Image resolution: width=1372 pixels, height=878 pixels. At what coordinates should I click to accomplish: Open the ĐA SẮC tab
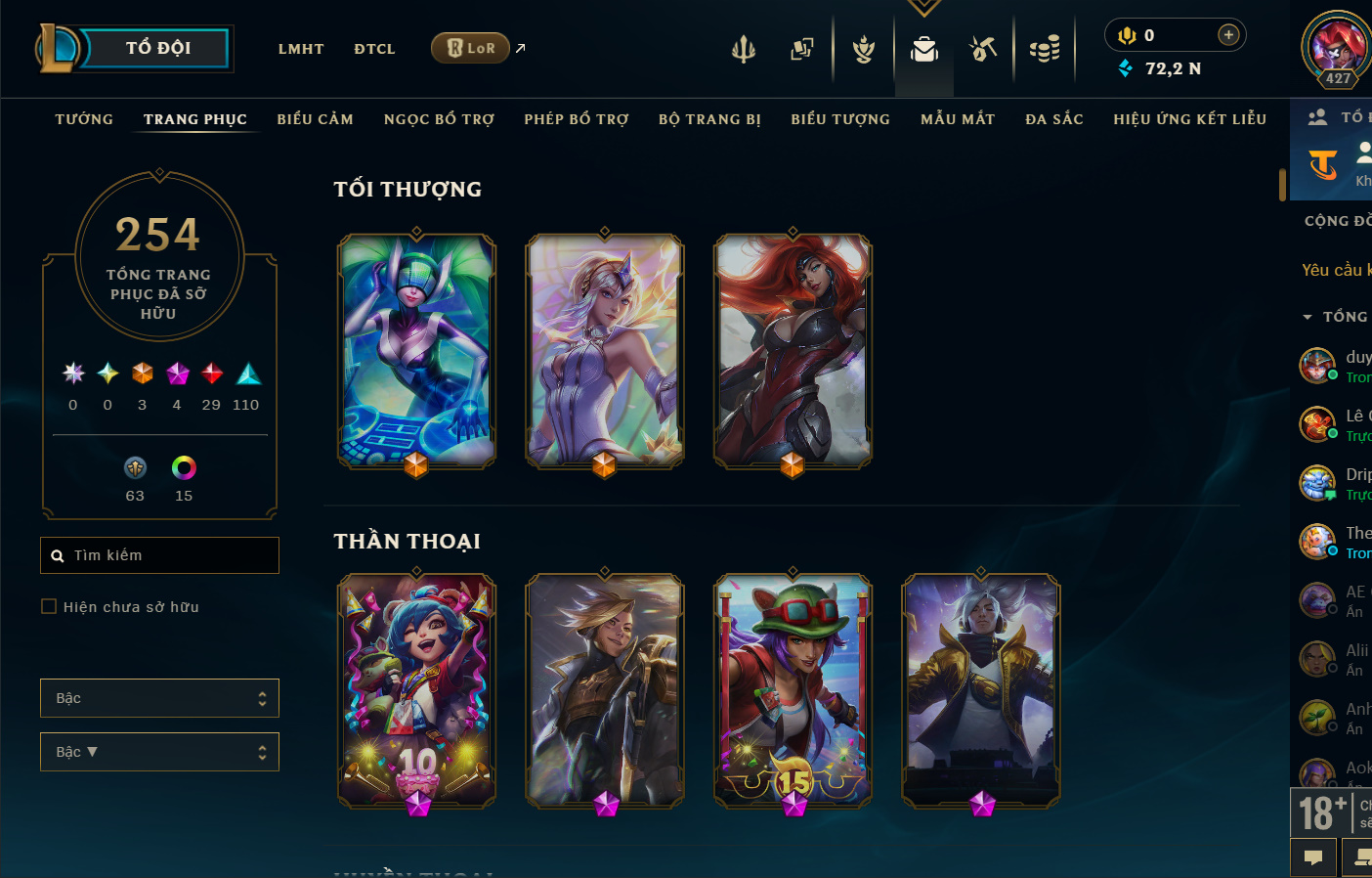click(1054, 119)
